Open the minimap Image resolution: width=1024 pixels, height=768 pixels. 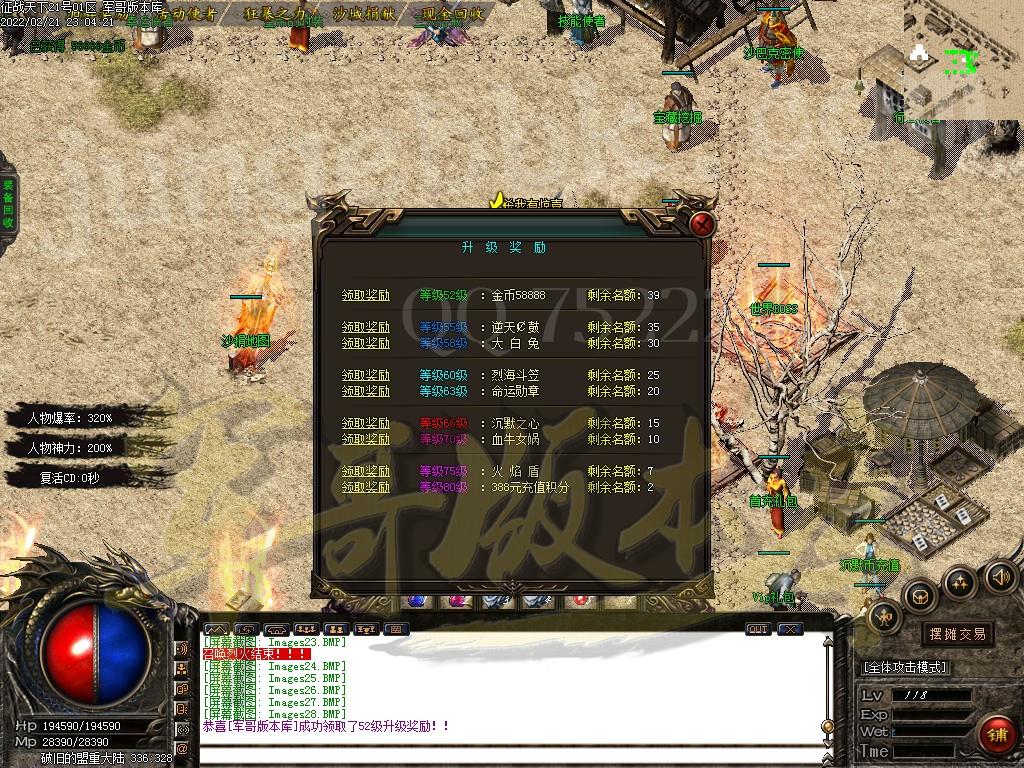(963, 58)
